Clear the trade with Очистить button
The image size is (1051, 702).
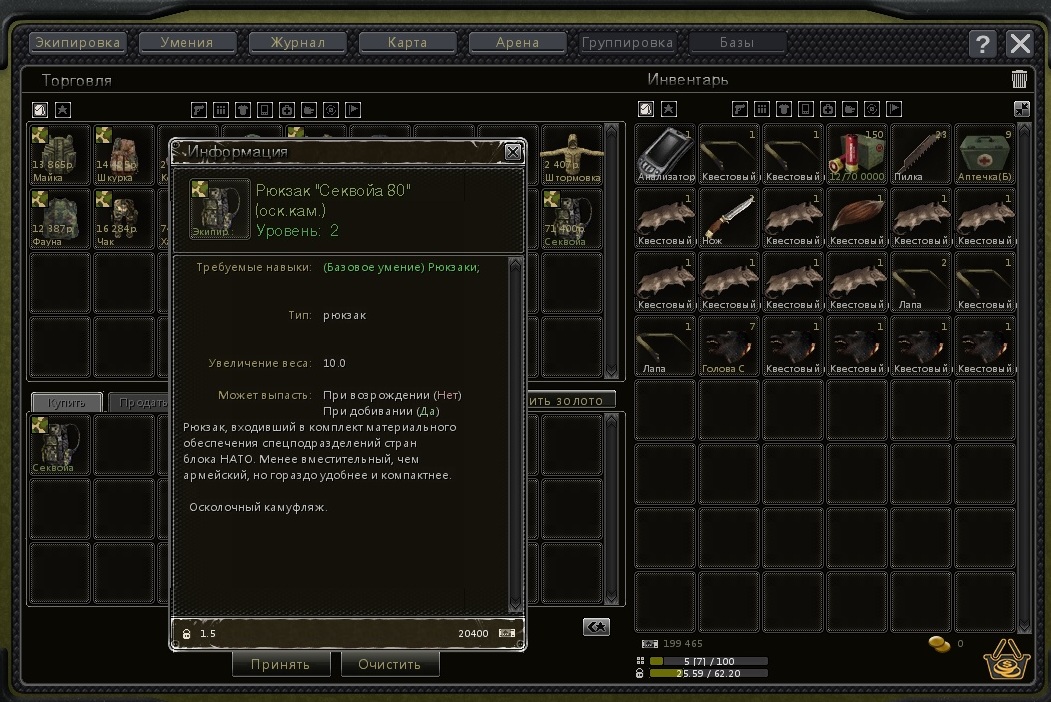(390, 664)
